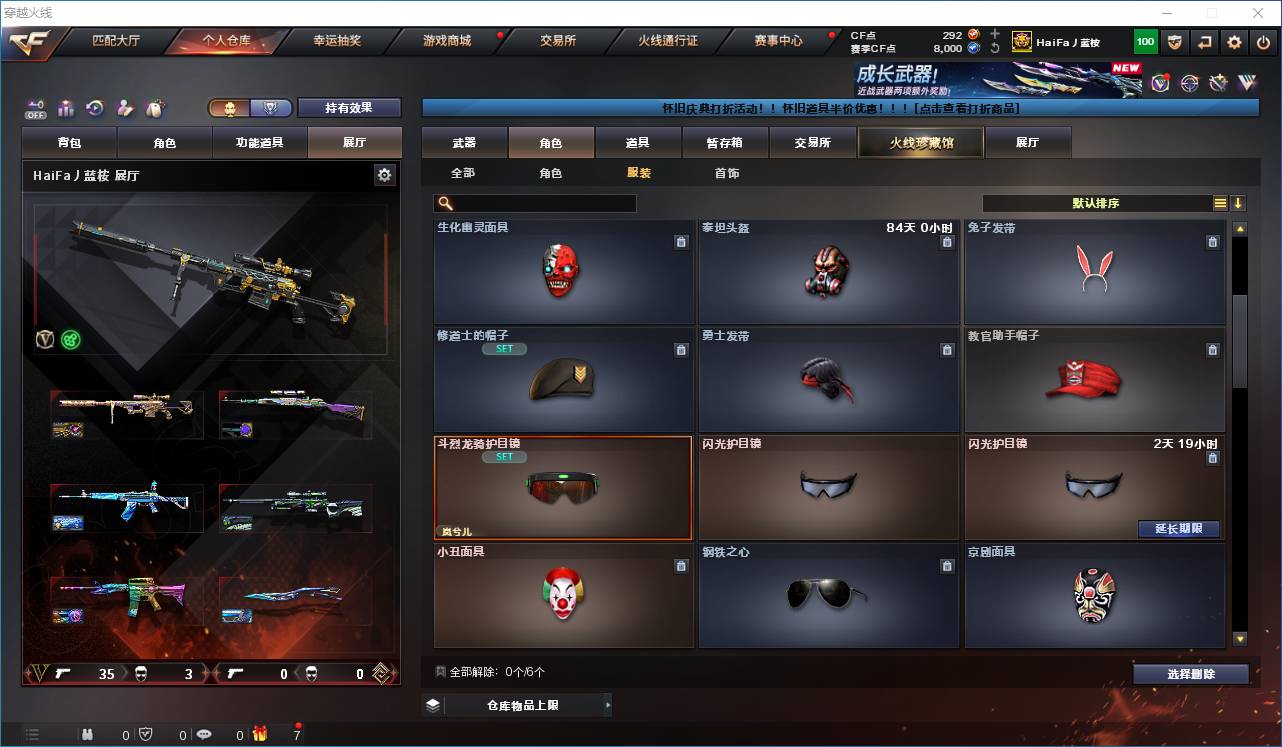The image size is (1282, 747).
Task: Click the 选择删除 select-delete button
Action: point(1190,674)
